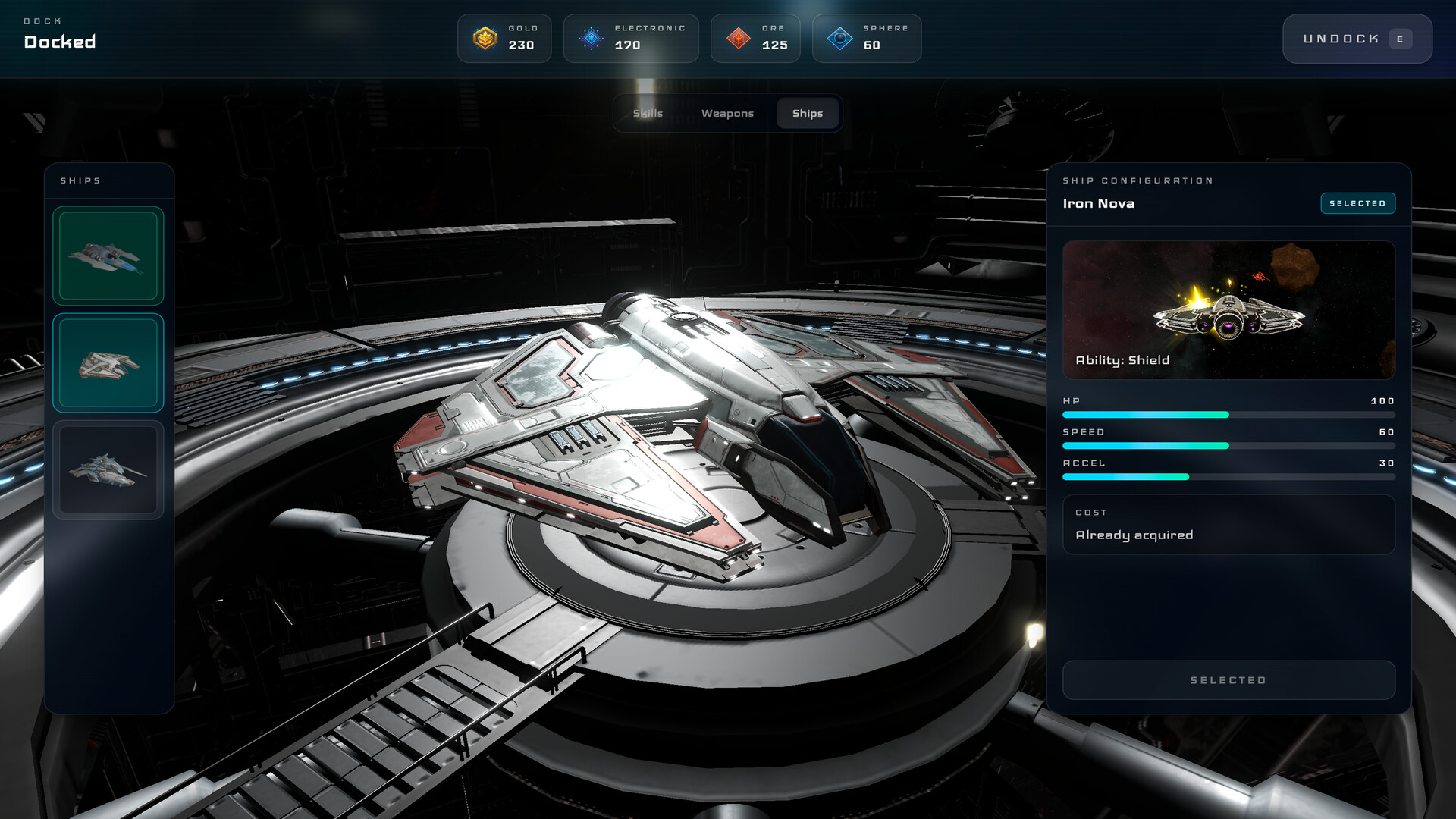
Task: Pick the spiky blue ship thumbnail
Action: click(x=108, y=470)
